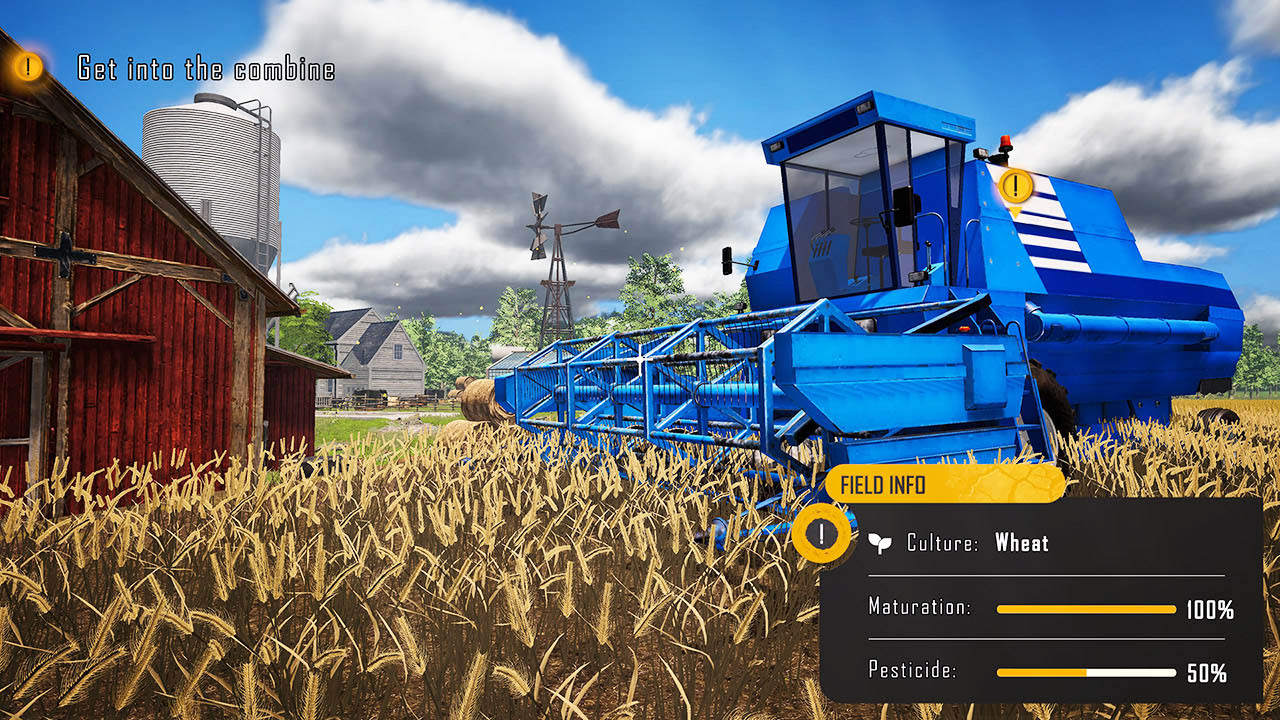Select the objective marker on the combine
Viewport: 1280px width, 720px height.
(1016, 186)
